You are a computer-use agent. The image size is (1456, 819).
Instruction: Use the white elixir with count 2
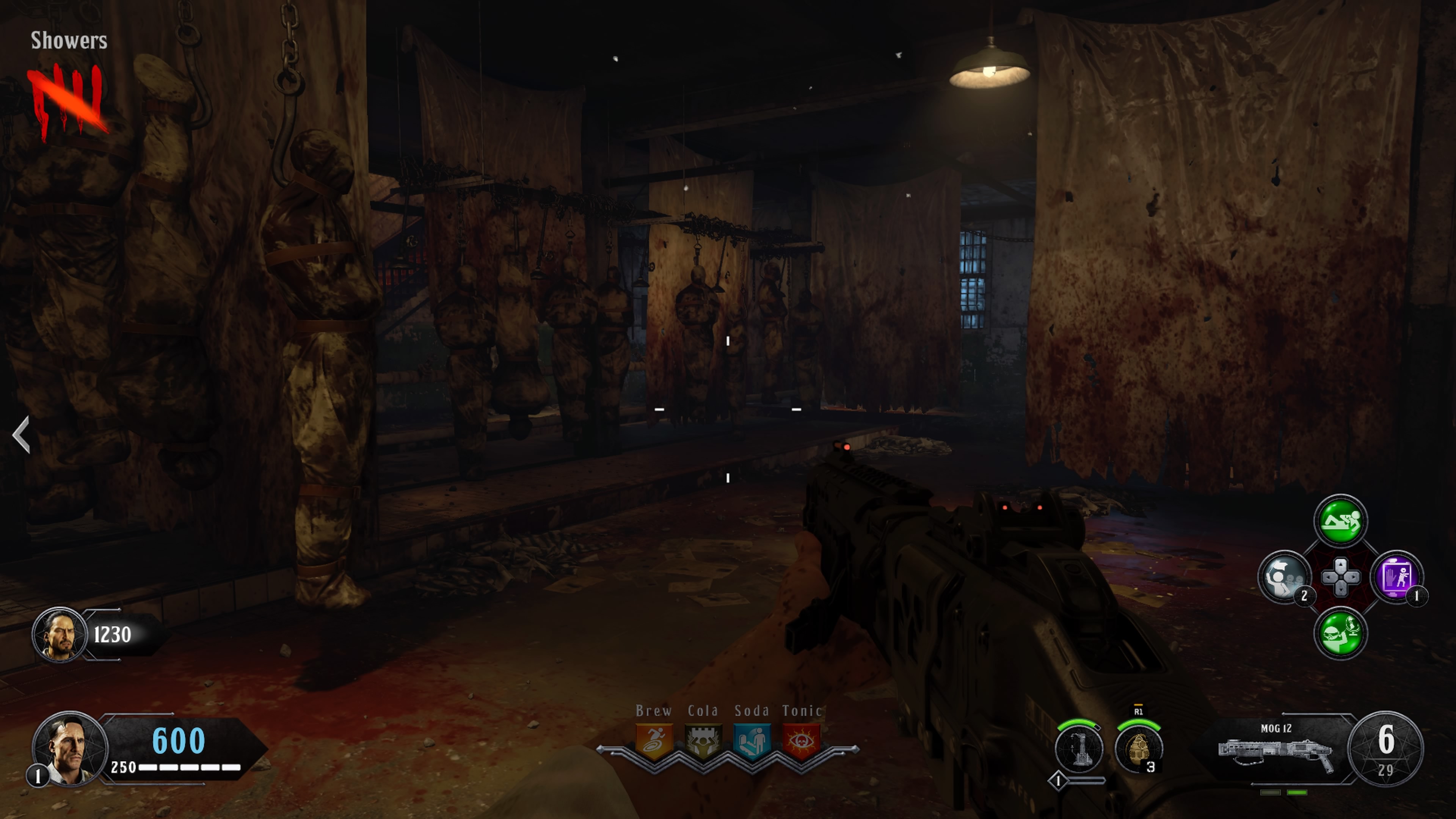[1284, 577]
